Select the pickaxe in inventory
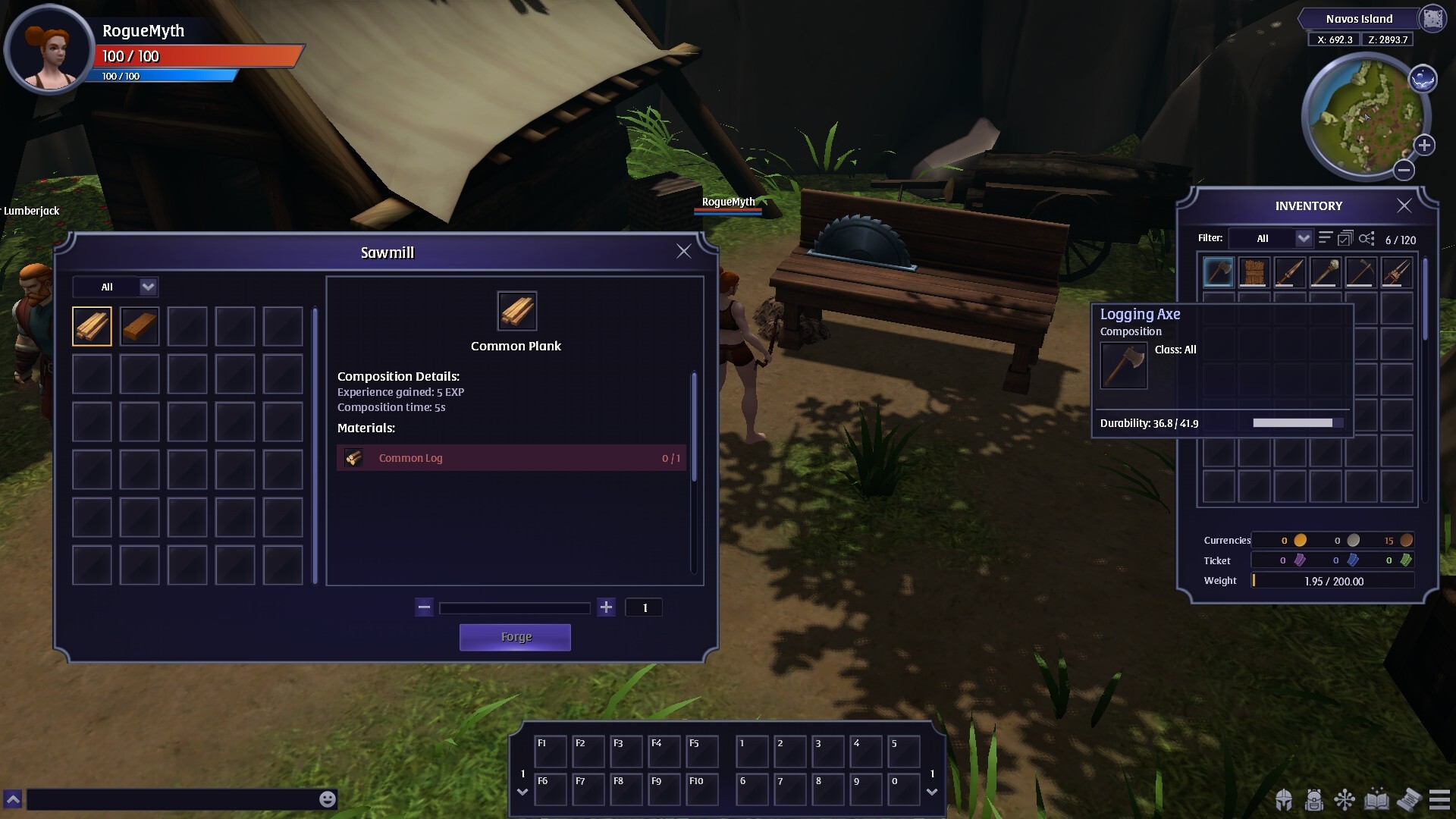 [1360, 272]
